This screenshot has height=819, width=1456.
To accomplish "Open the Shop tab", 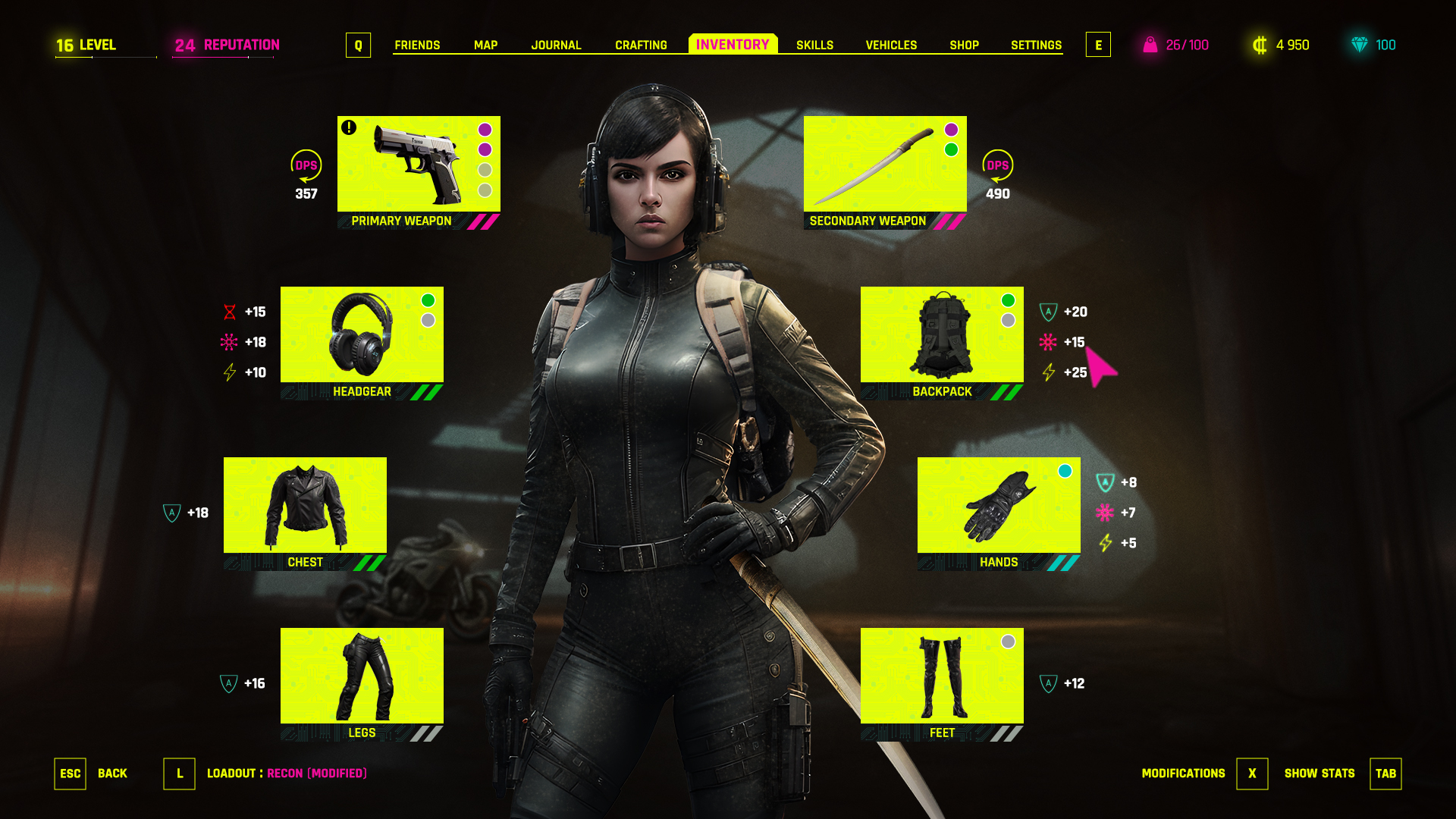I will (964, 45).
